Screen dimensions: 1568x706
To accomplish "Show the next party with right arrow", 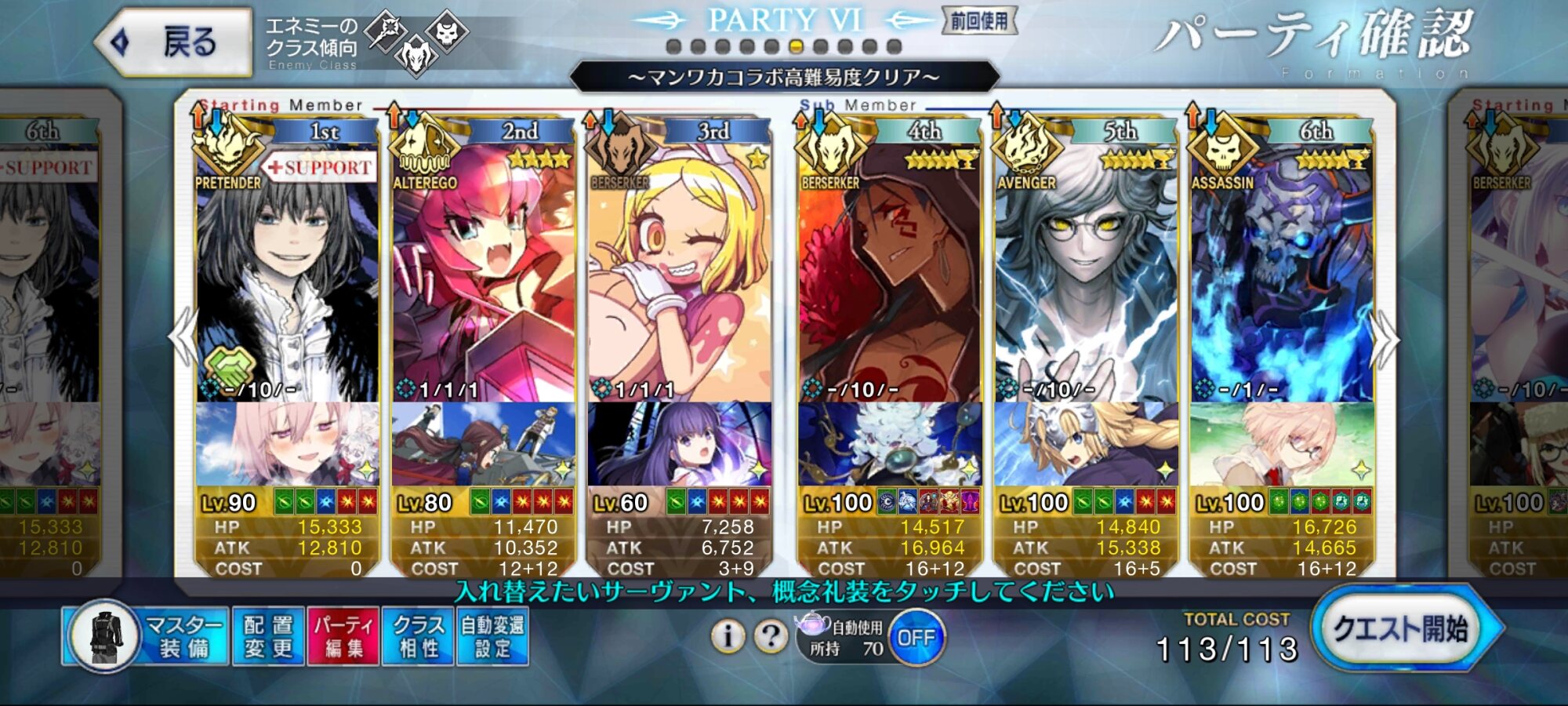I will 1385,339.
